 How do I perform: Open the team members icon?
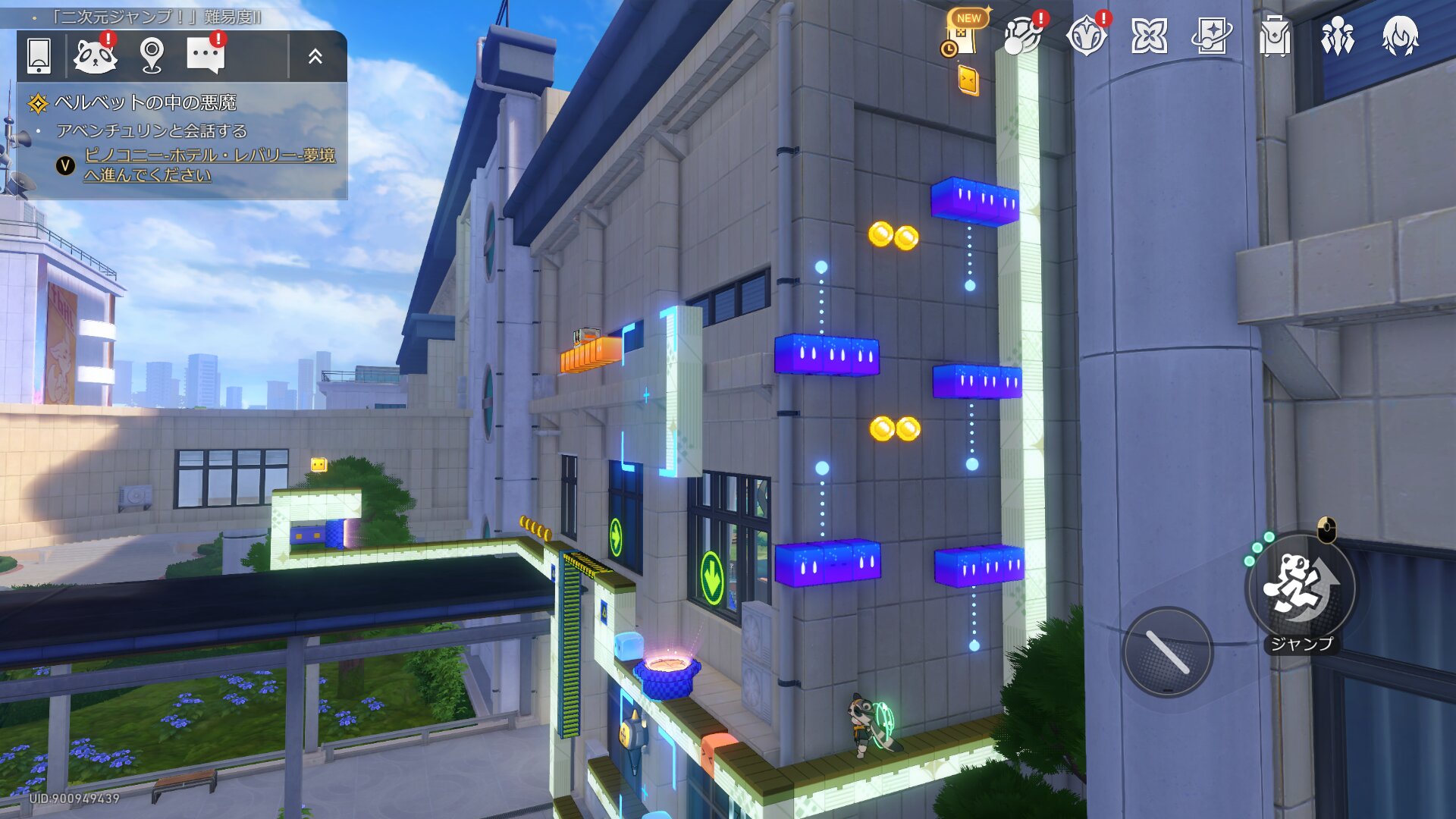pos(1337,36)
